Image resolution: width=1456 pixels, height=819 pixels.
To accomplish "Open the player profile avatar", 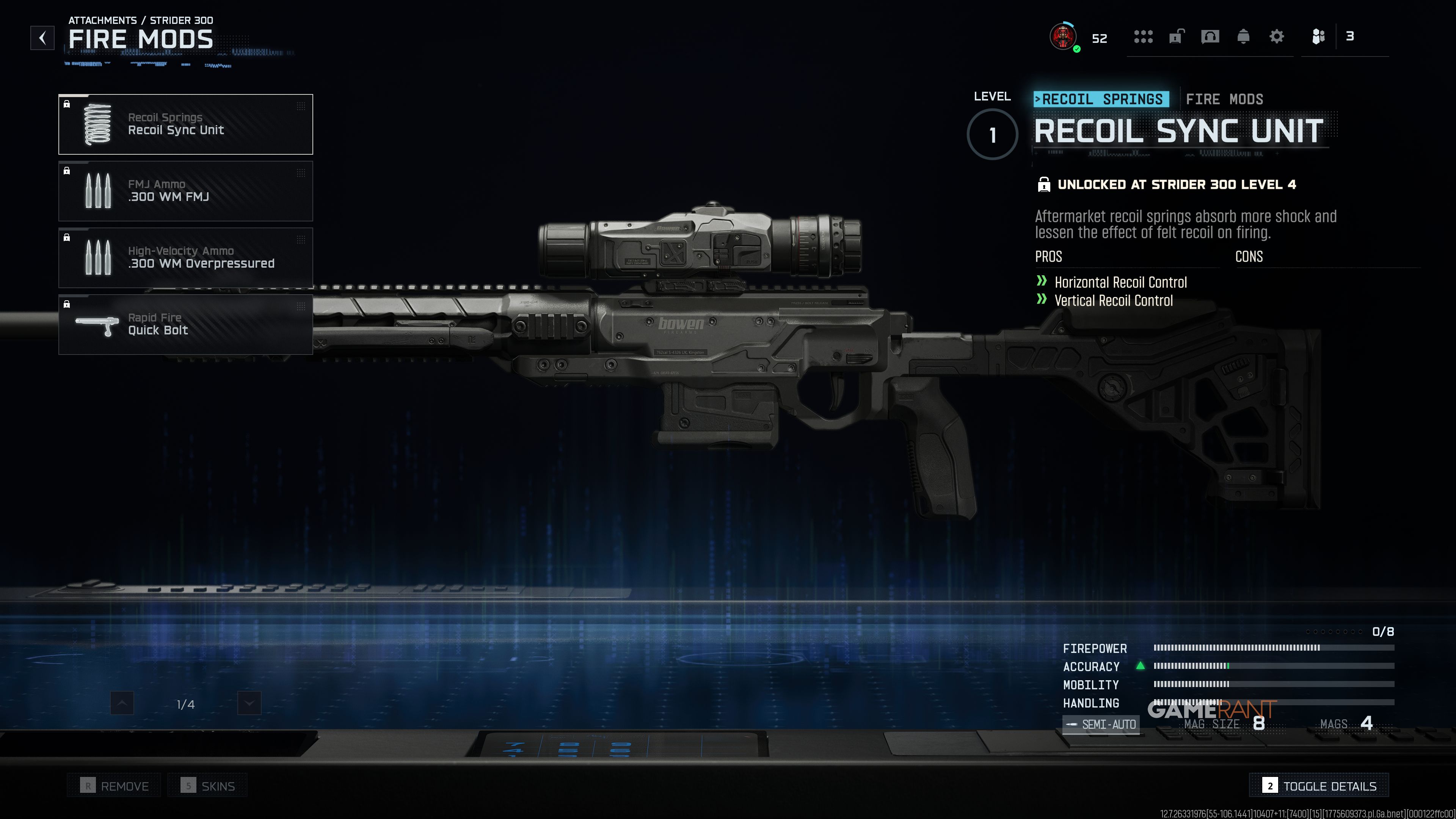I will tap(1062, 37).
